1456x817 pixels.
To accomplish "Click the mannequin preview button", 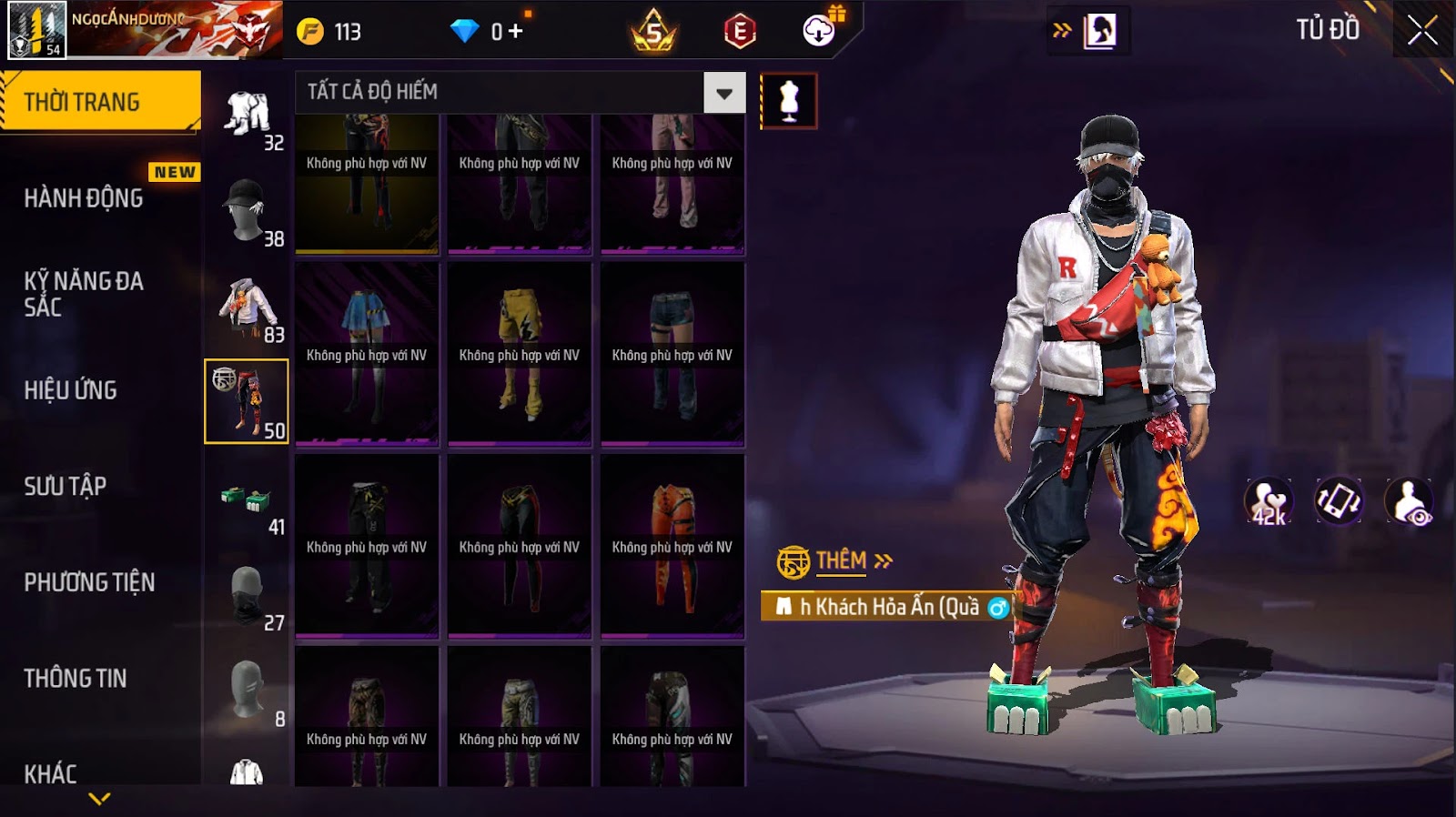I will tap(789, 101).
